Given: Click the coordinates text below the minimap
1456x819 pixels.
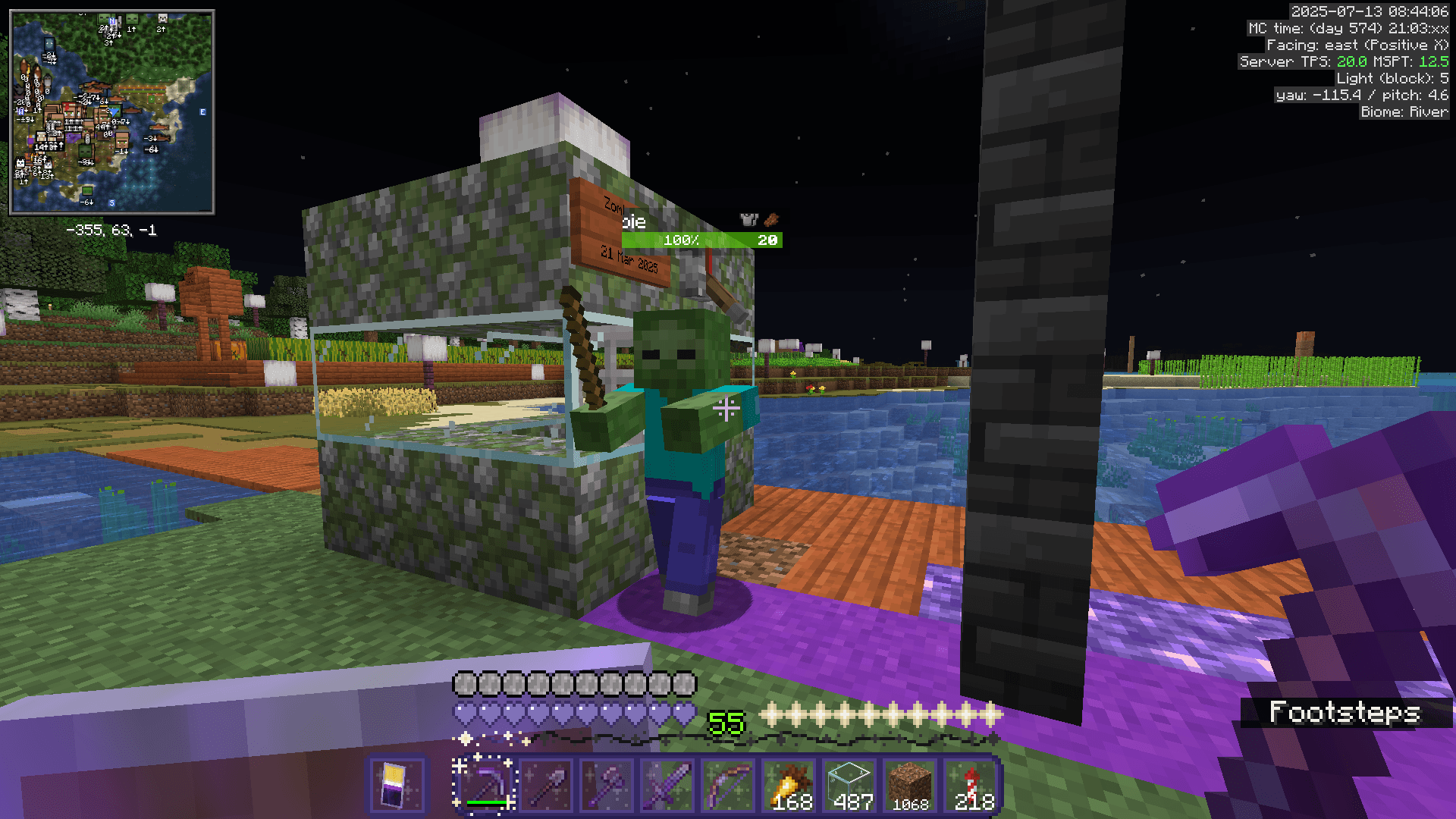Looking at the screenshot, I should [112, 230].
